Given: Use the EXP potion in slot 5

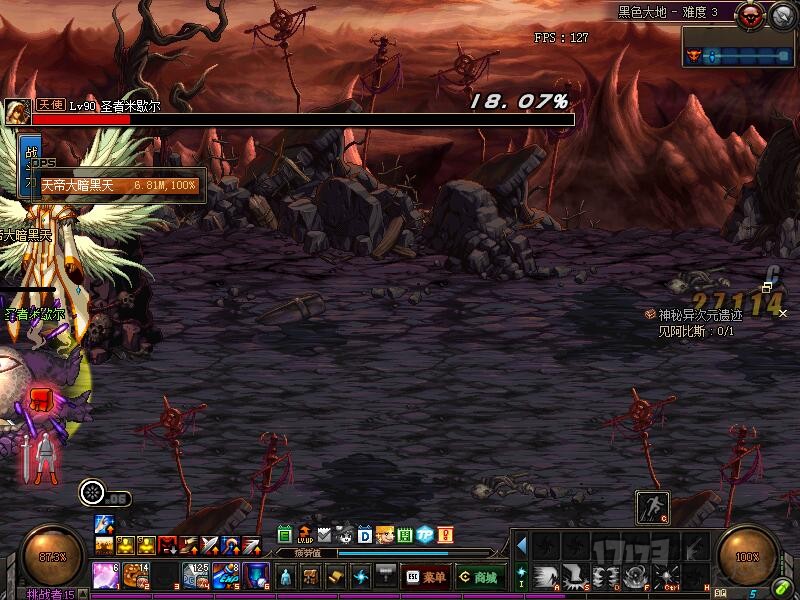Looking at the screenshot, I should (x=225, y=576).
